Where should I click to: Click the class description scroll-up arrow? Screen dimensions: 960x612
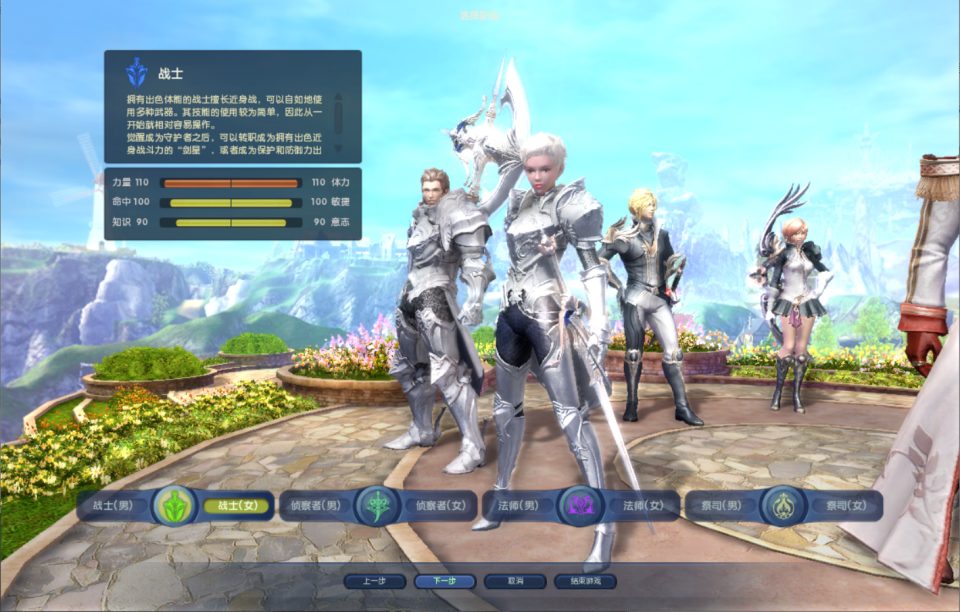point(338,97)
